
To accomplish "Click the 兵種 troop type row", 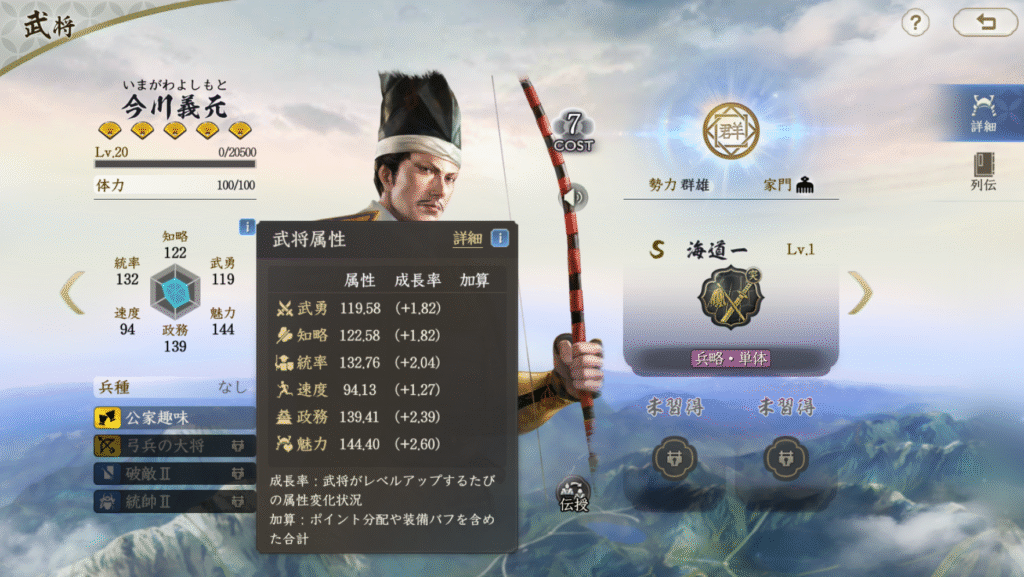I will pyautogui.click(x=174, y=387).
